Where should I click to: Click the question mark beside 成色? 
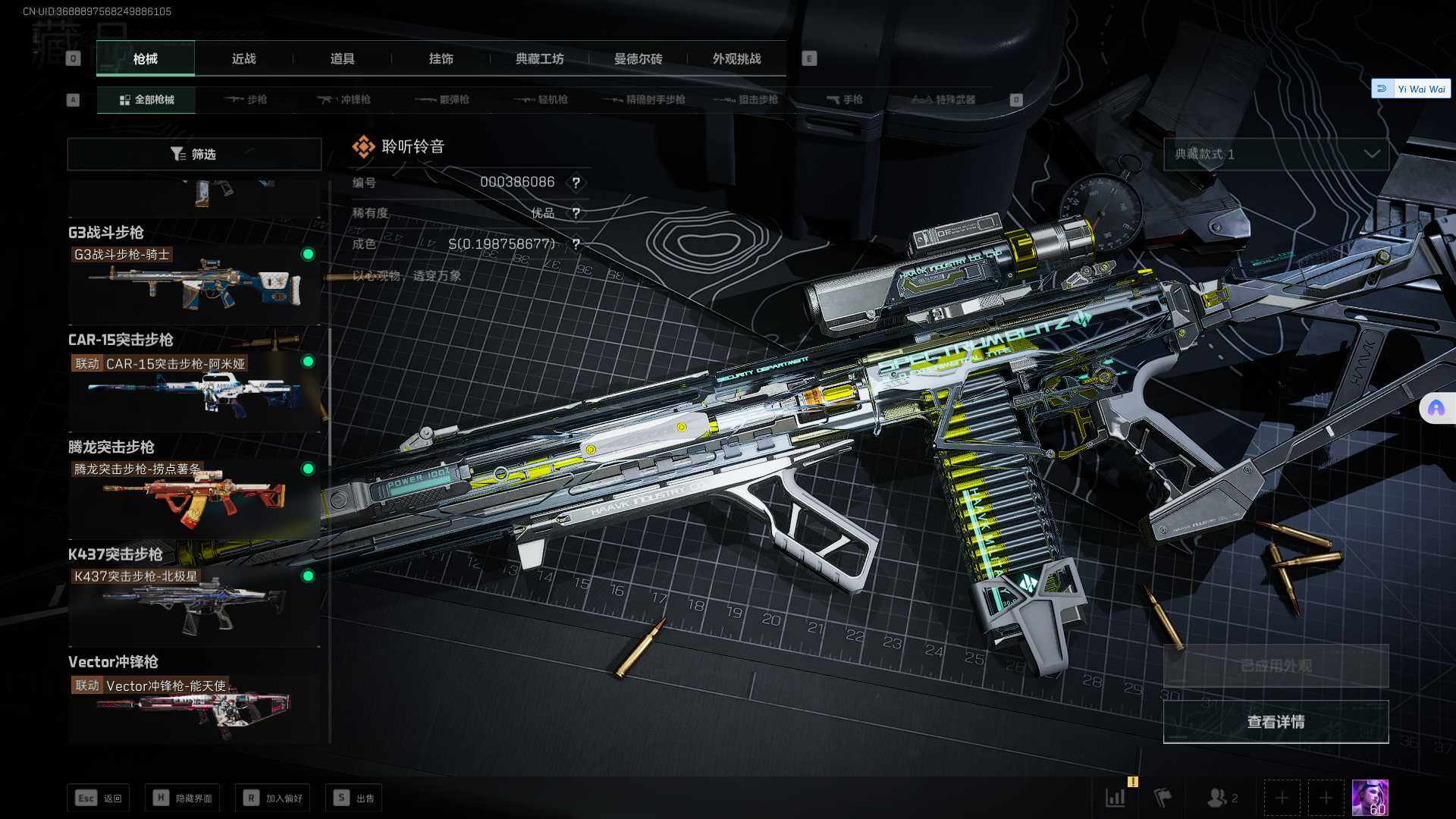[x=576, y=244]
